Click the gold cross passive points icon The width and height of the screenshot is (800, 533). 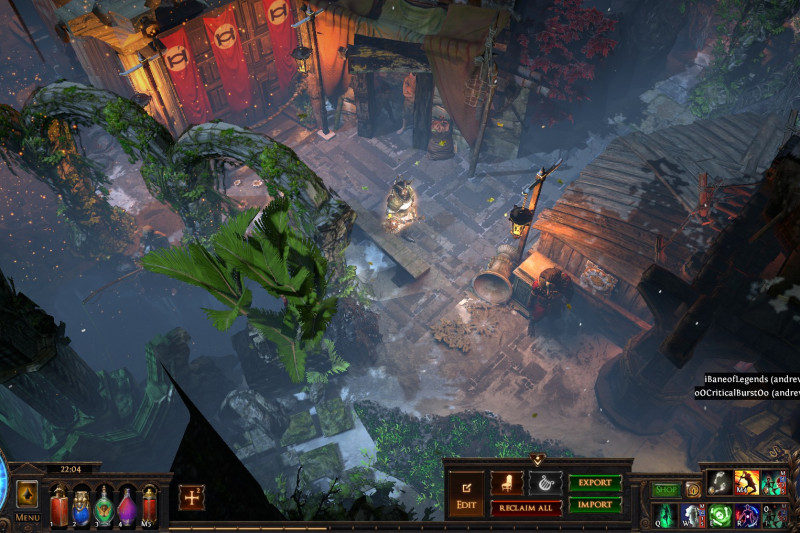point(191,498)
